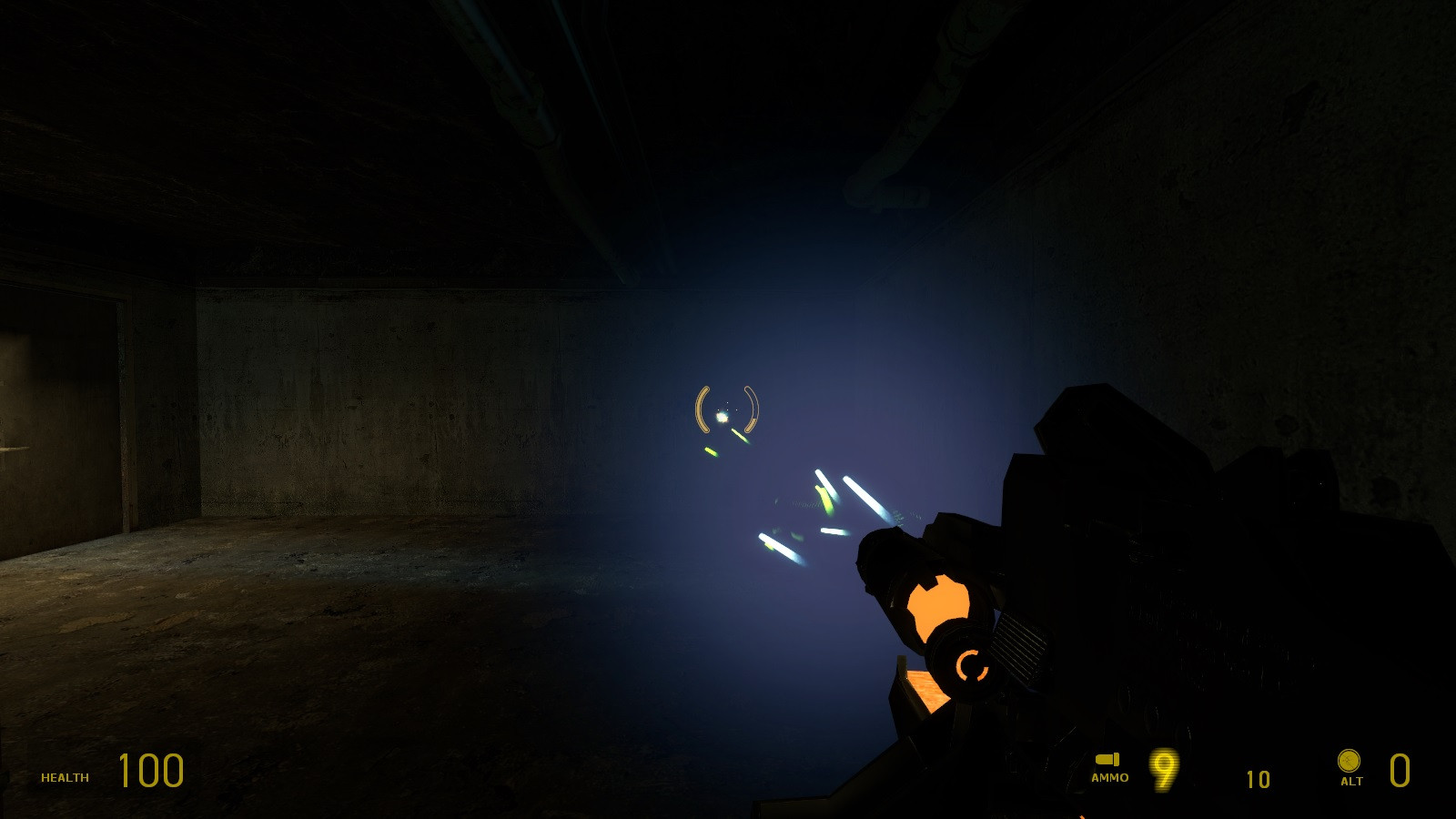The image size is (1456, 819).
Task: Click the reserve ammo count showing 10
Action: (x=1259, y=780)
